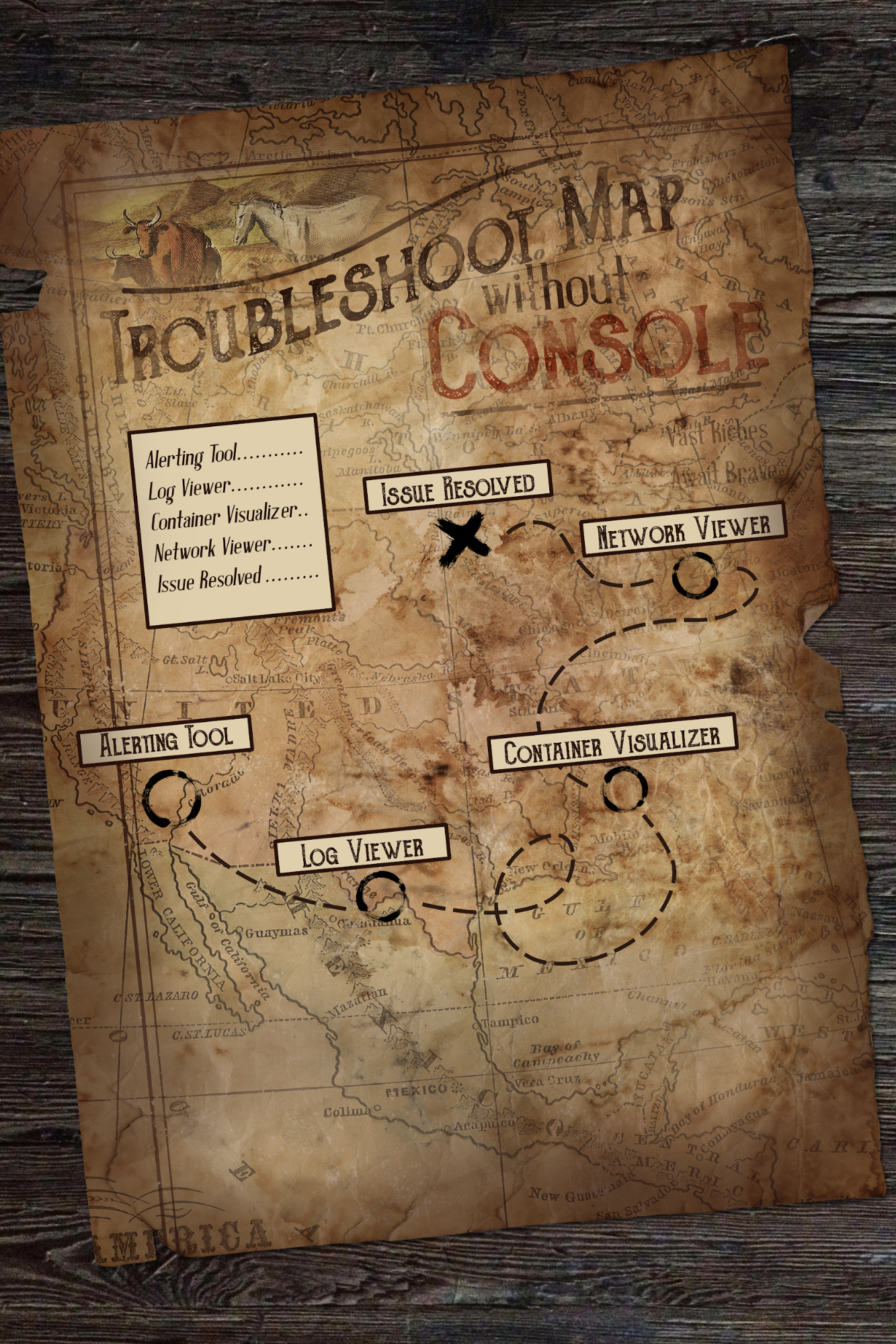Select the black X treasure marker
This screenshot has height=1344, width=896.
point(462,538)
